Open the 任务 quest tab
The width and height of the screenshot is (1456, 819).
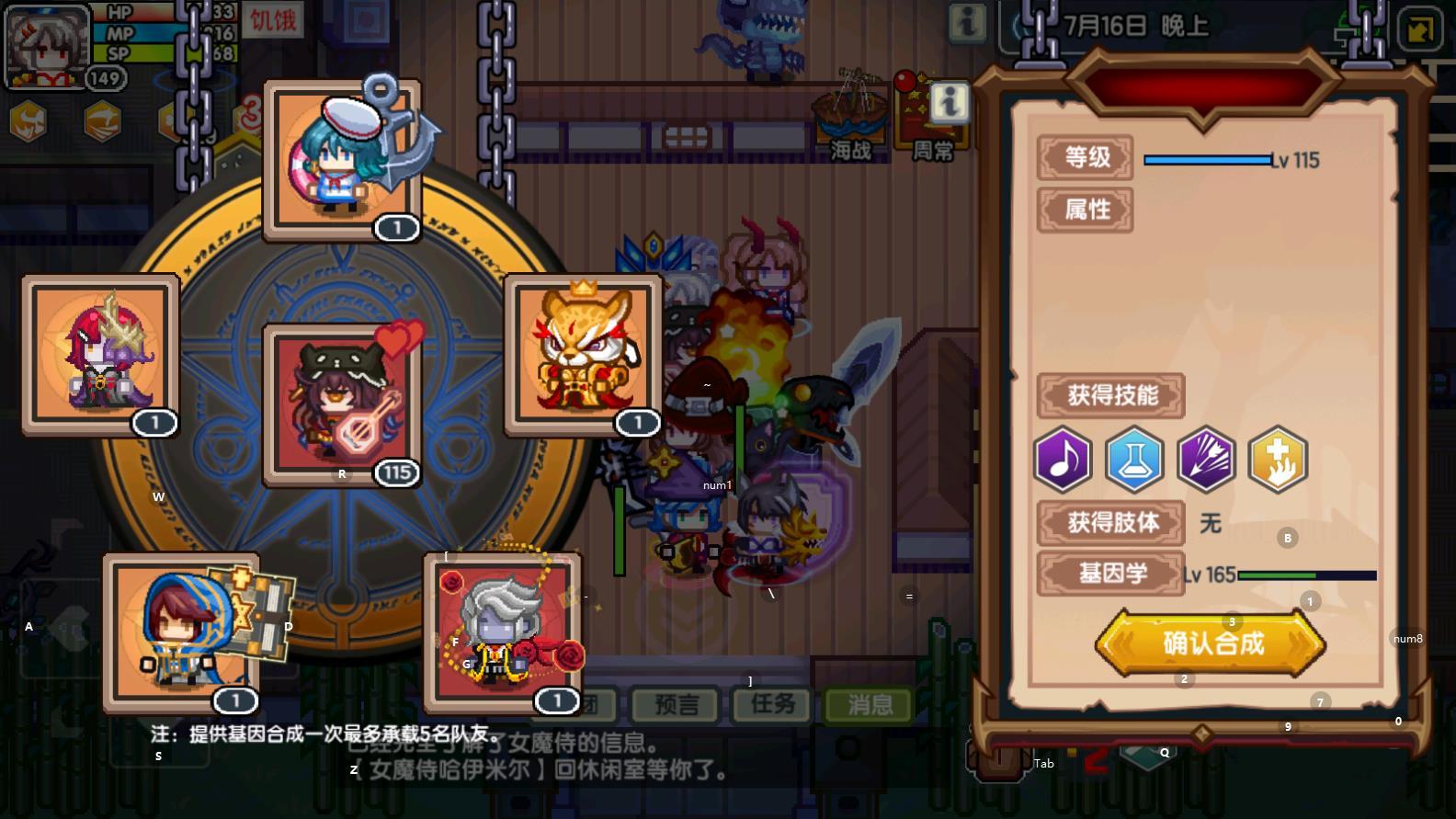tap(771, 705)
